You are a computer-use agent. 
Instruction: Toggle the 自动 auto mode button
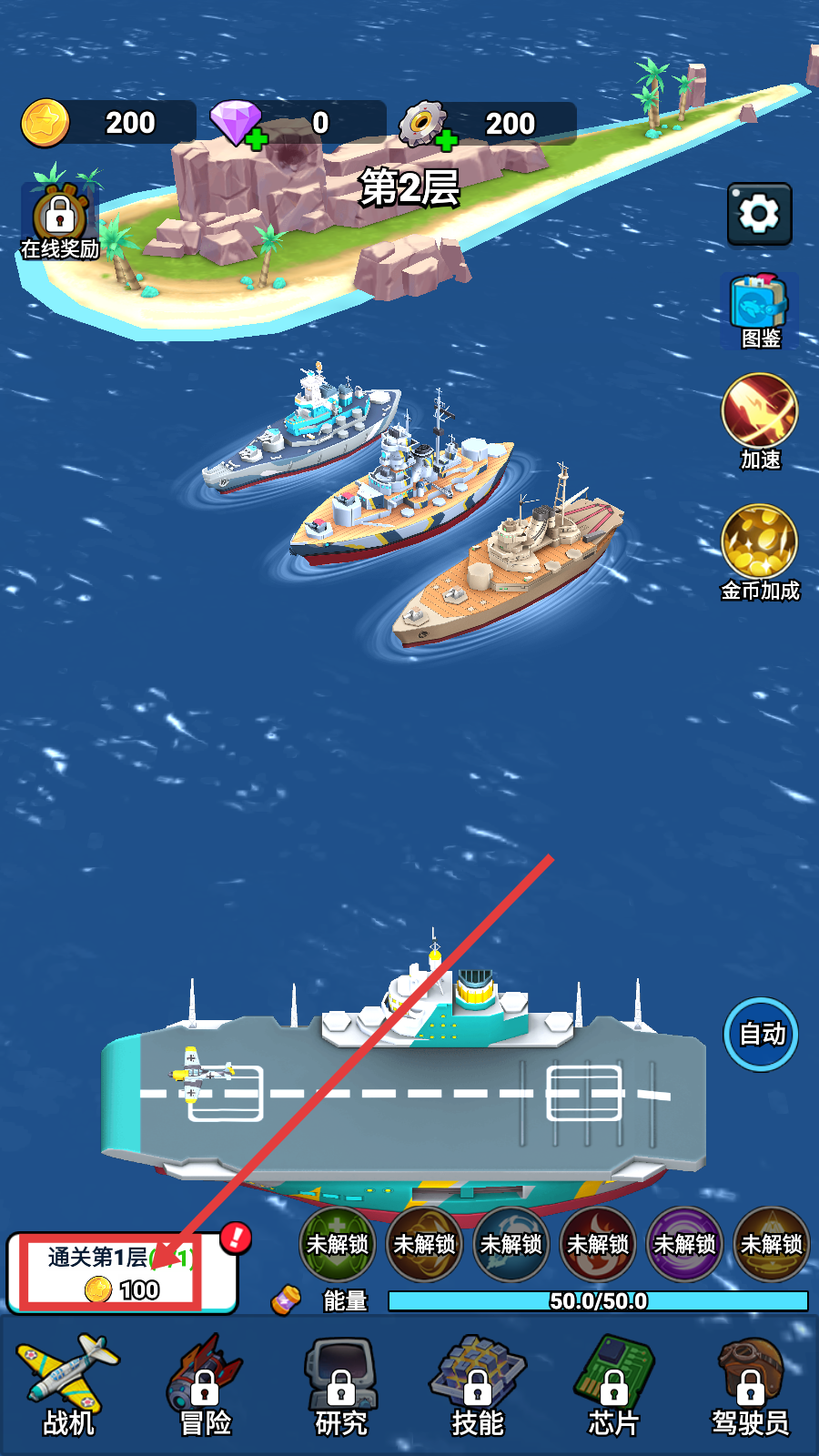(761, 1034)
